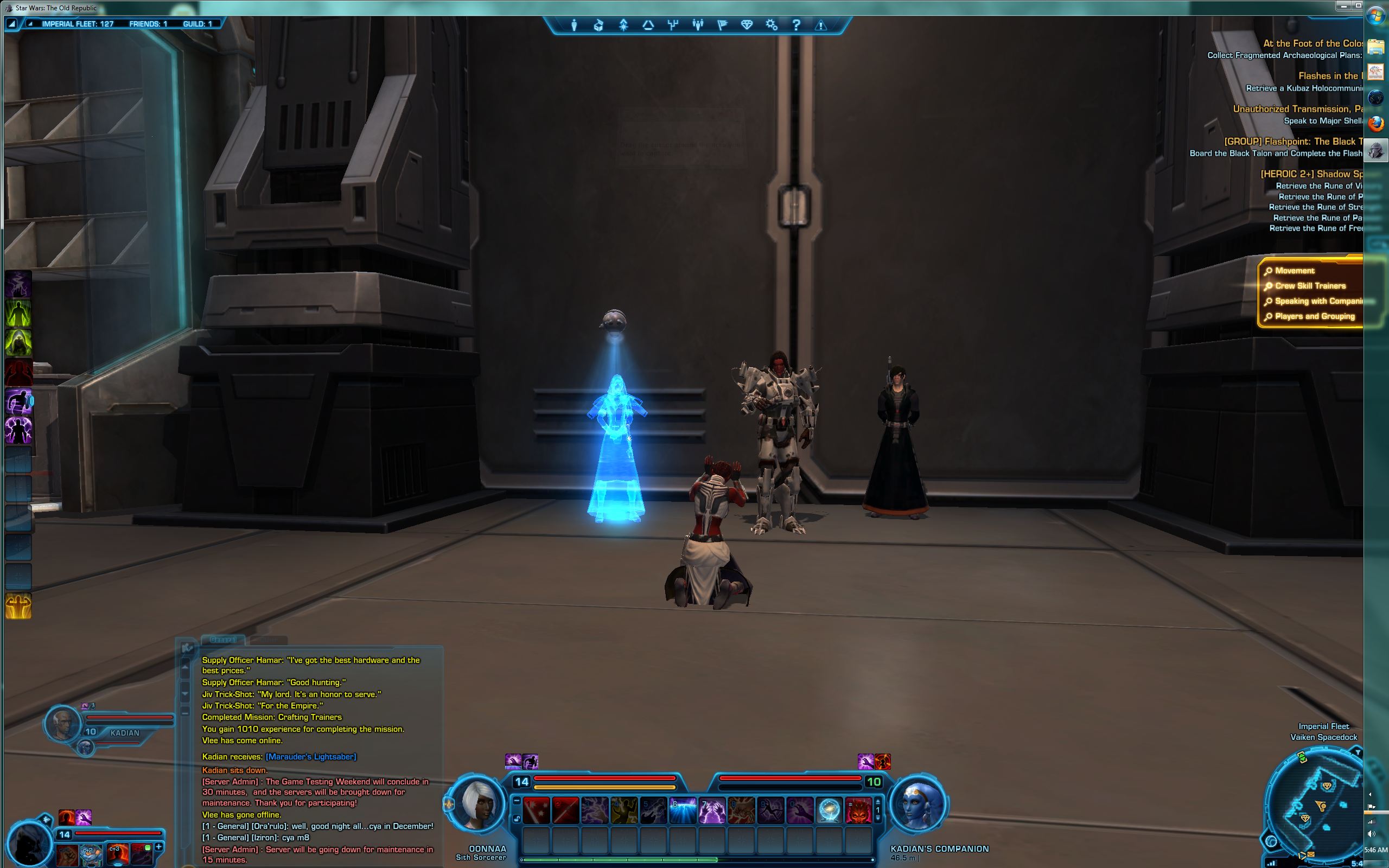Activate the red demon face ability
Viewport: 1389px width, 868px height.
pyautogui.click(x=858, y=810)
